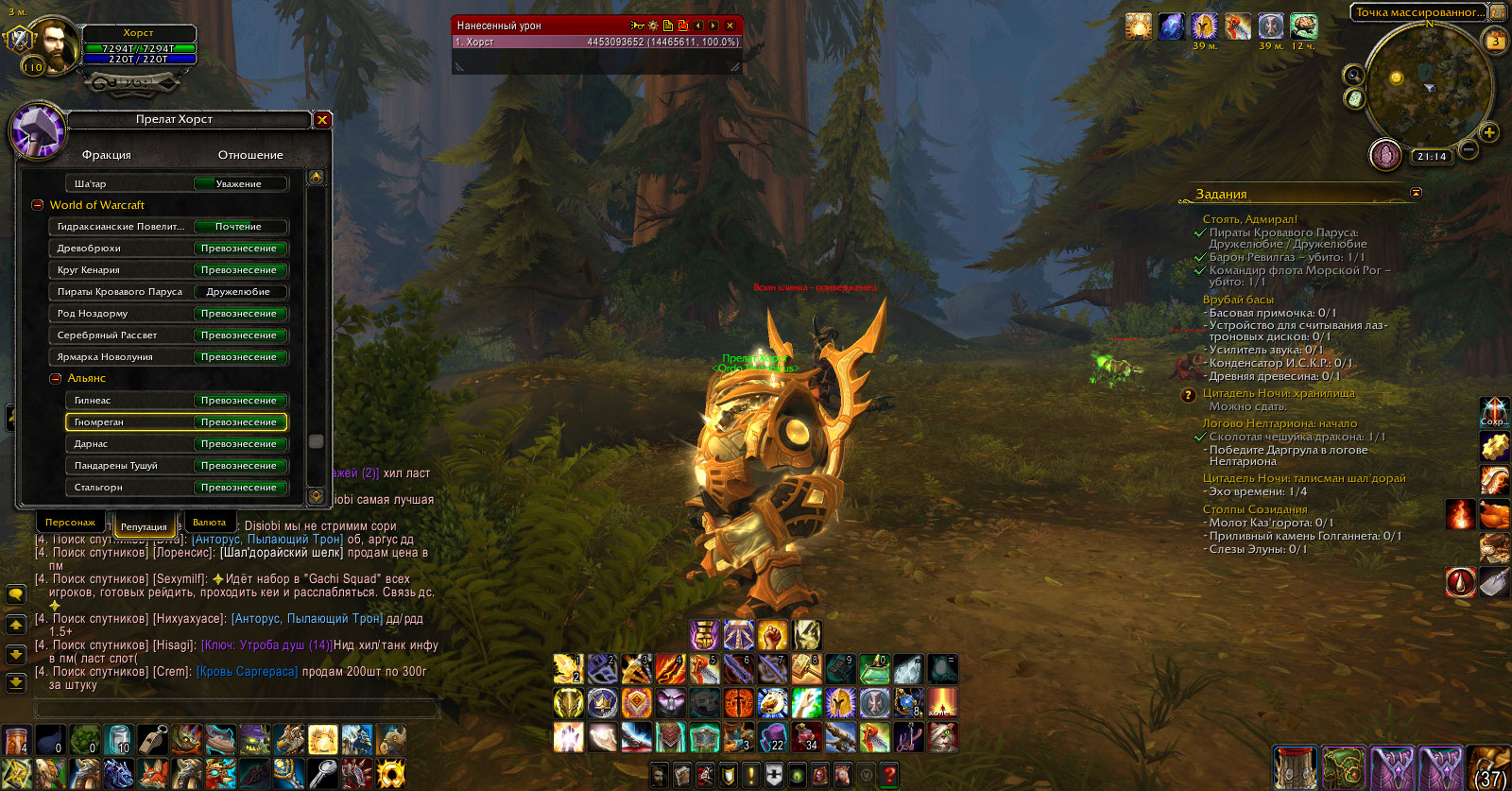Open the red question mark help button

coord(888,776)
